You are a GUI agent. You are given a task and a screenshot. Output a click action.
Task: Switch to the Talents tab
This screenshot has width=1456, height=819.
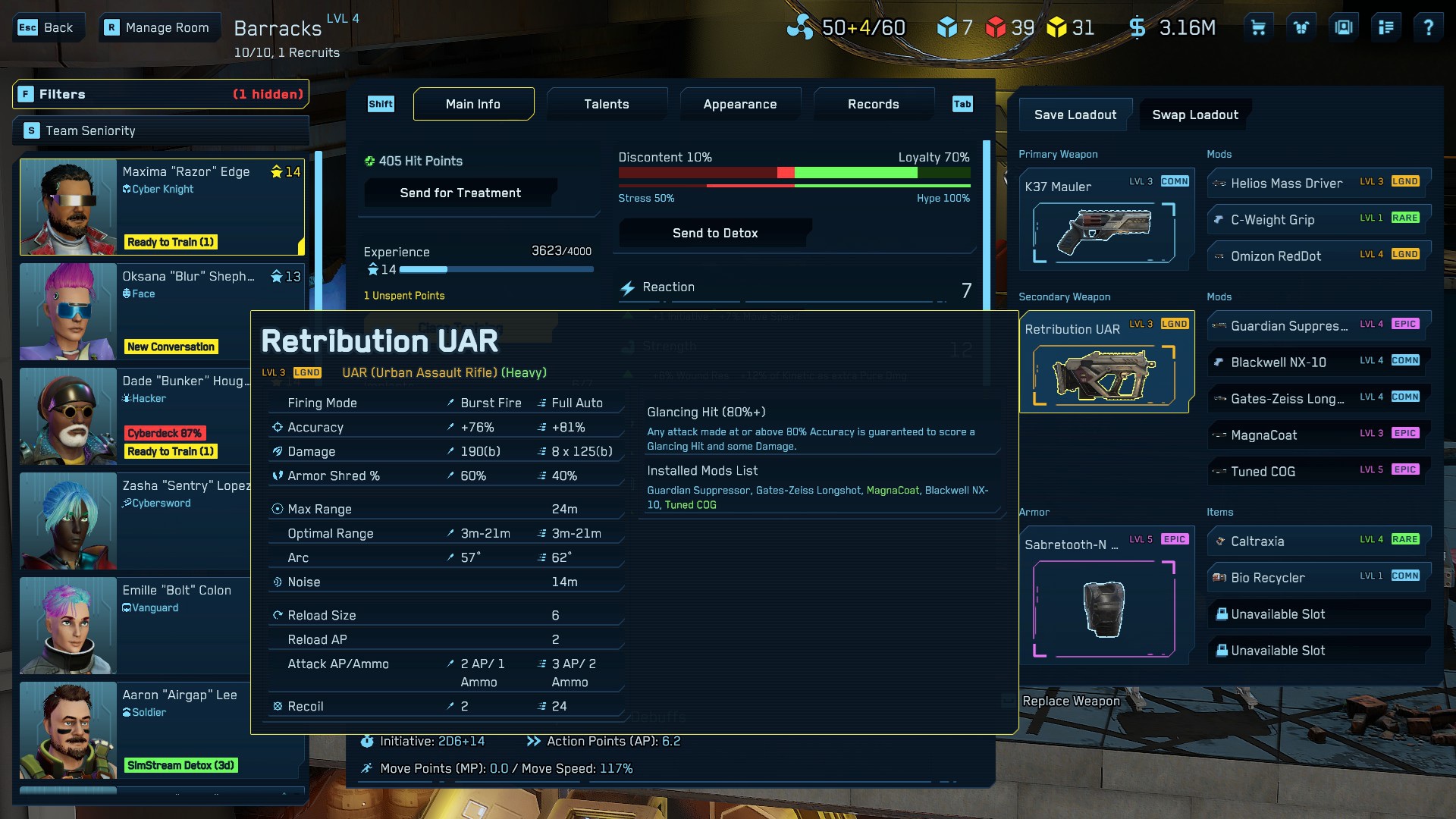(606, 104)
